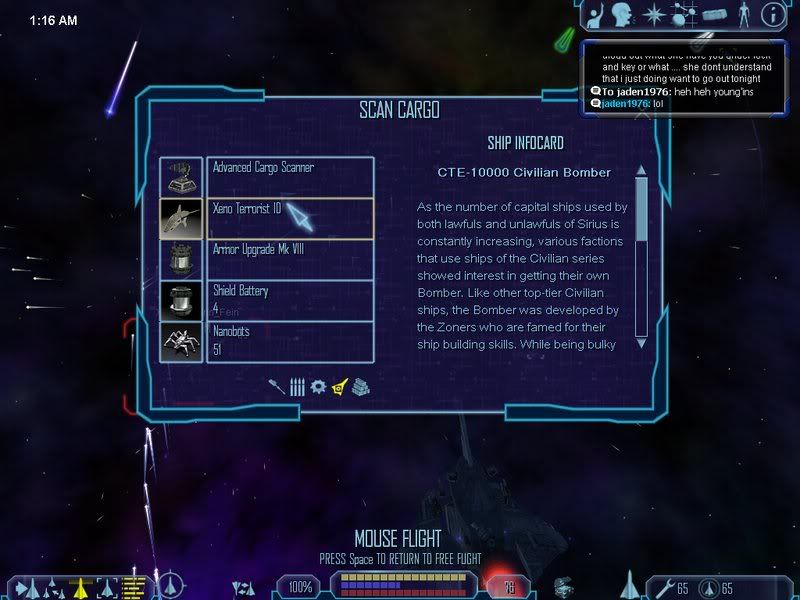Activate the highlighted yellow cargo filter icon

[340, 386]
